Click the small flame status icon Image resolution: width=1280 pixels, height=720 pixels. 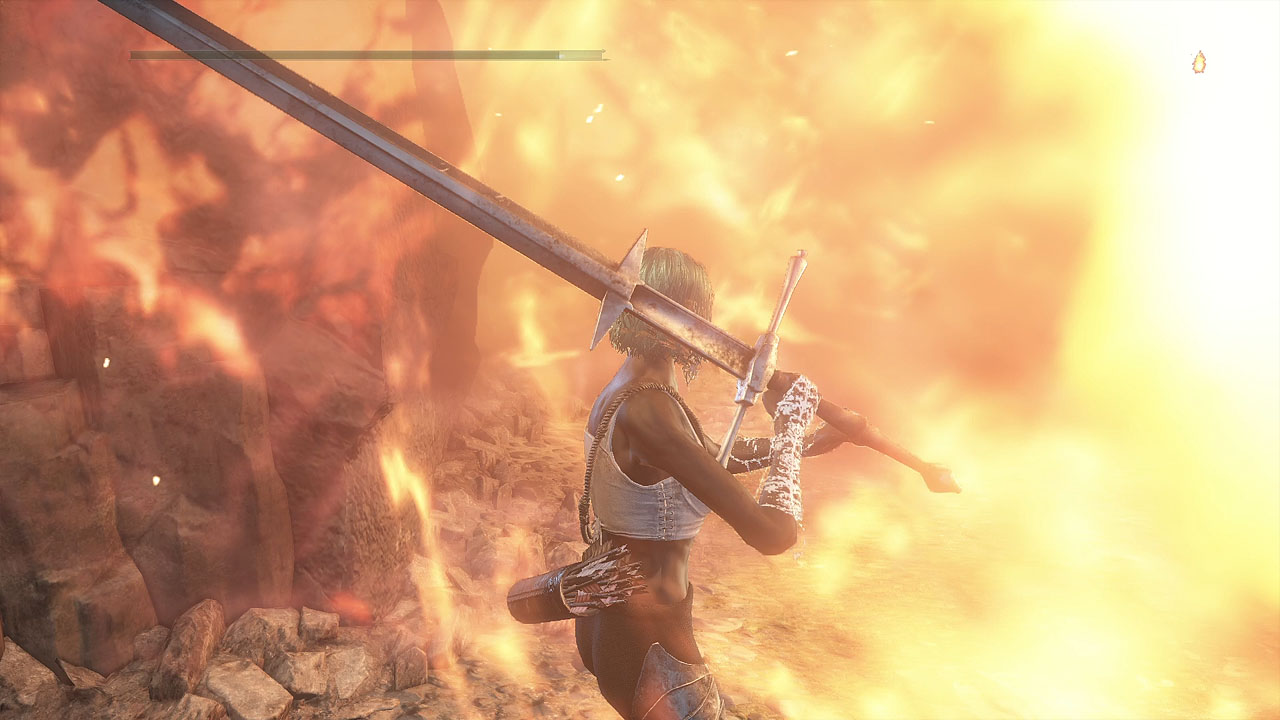(x=1198, y=63)
